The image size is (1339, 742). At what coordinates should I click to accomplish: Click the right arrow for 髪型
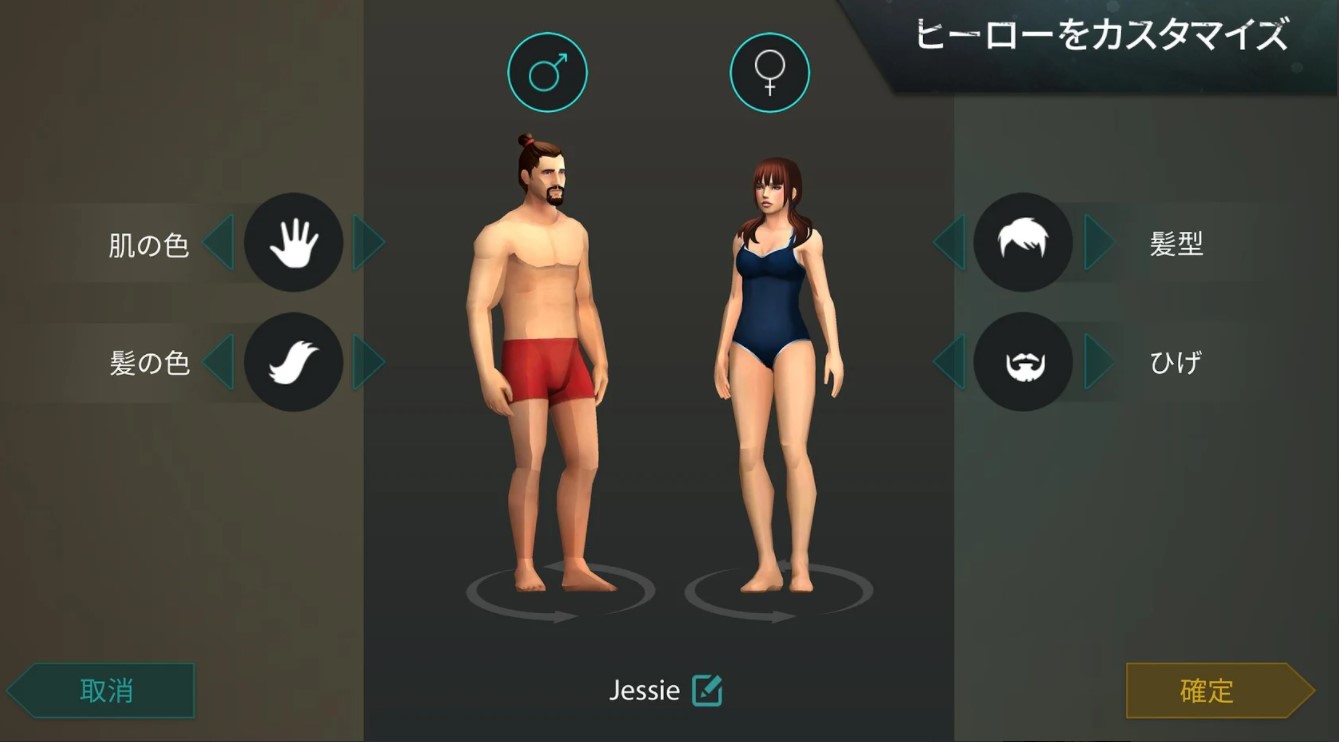1098,242
